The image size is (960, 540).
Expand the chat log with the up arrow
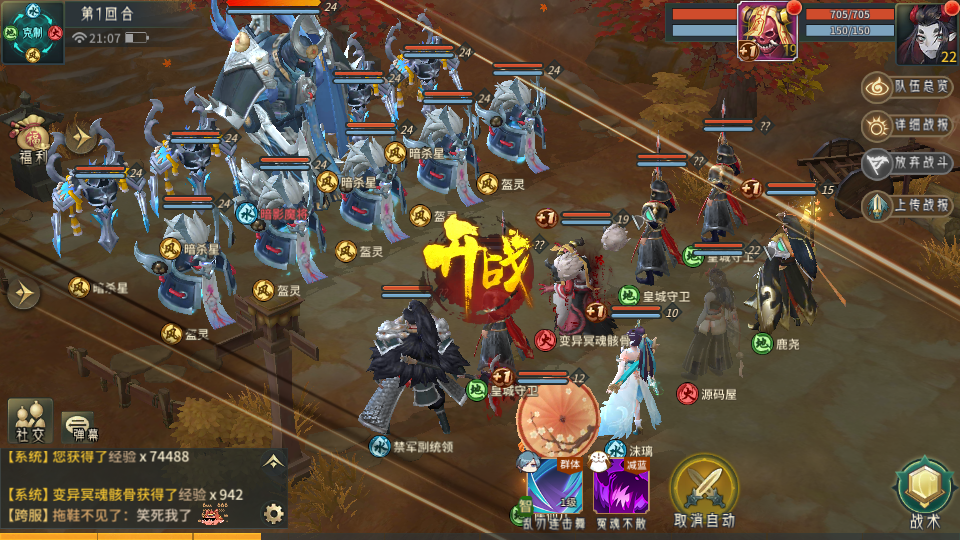click(271, 461)
